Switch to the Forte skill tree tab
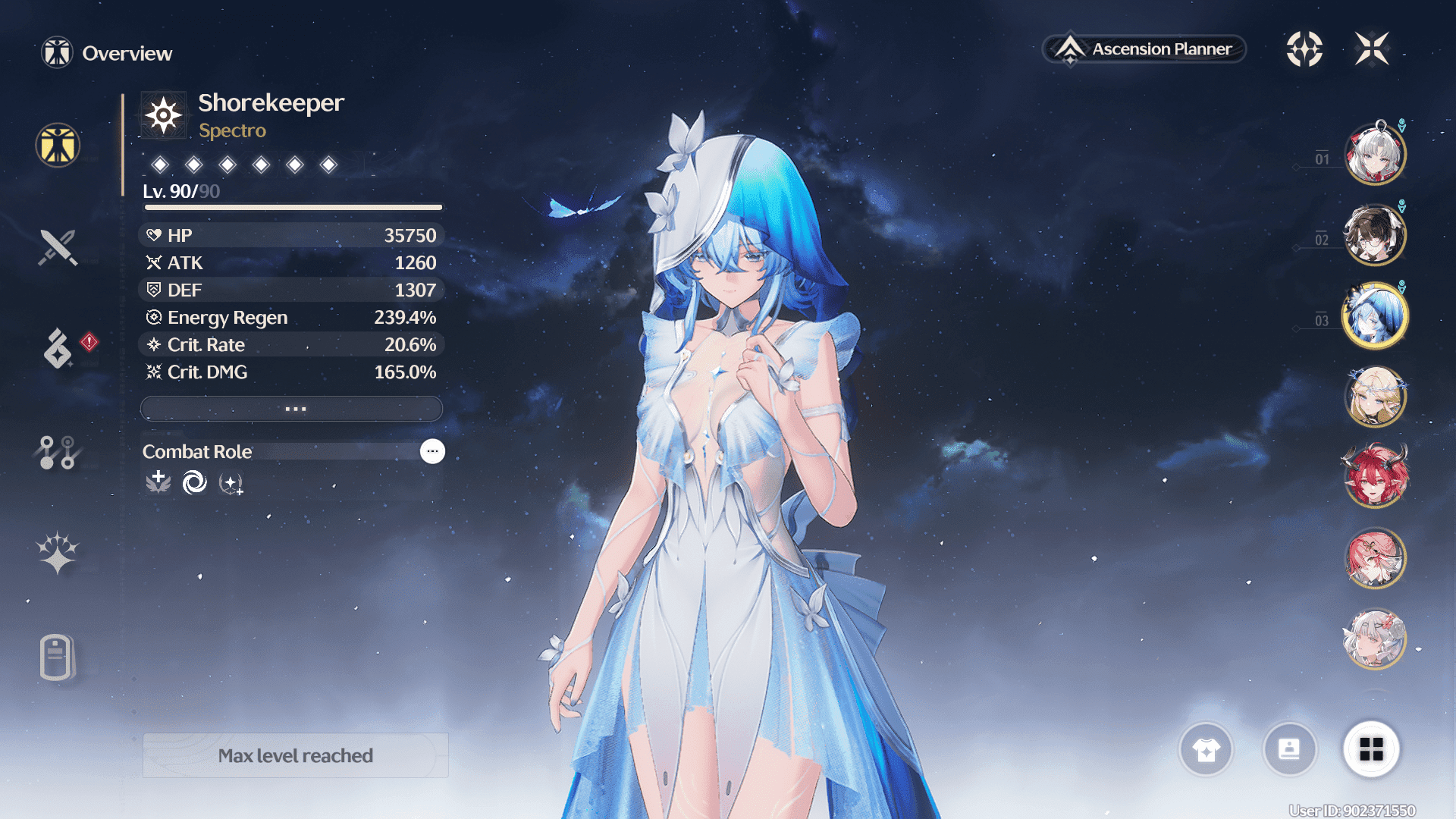This screenshot has width=1456, height=819. 58,452
